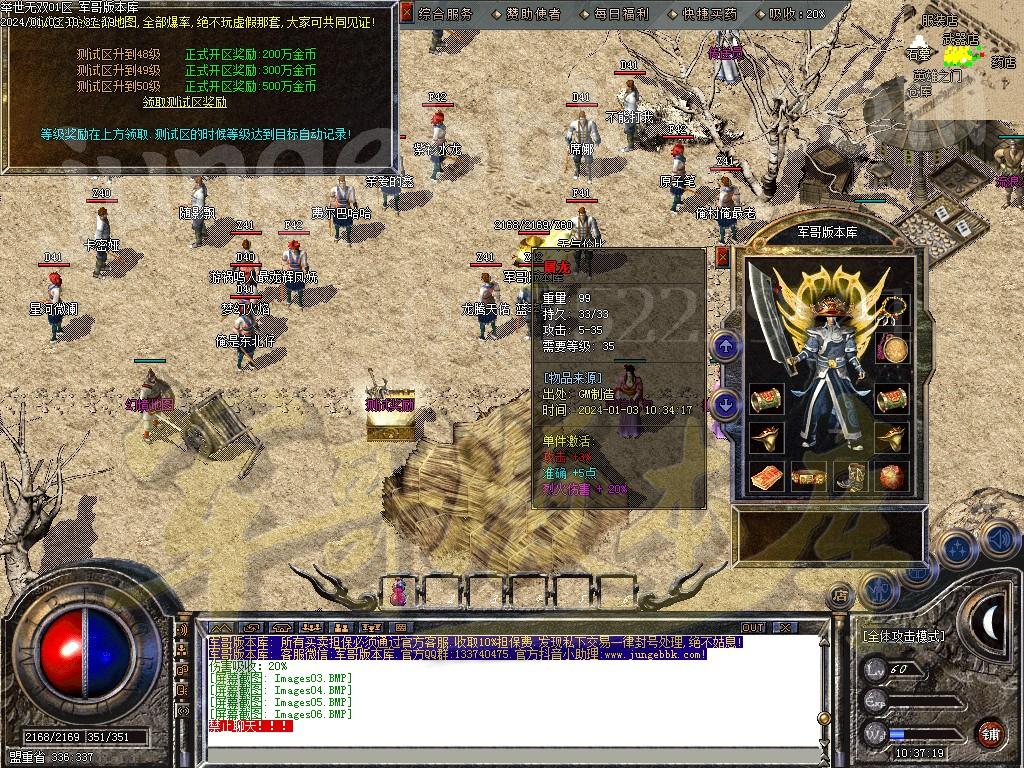Open the 综合服务 menu
This screenshot has width=1024, height=768.
point(445,14)
